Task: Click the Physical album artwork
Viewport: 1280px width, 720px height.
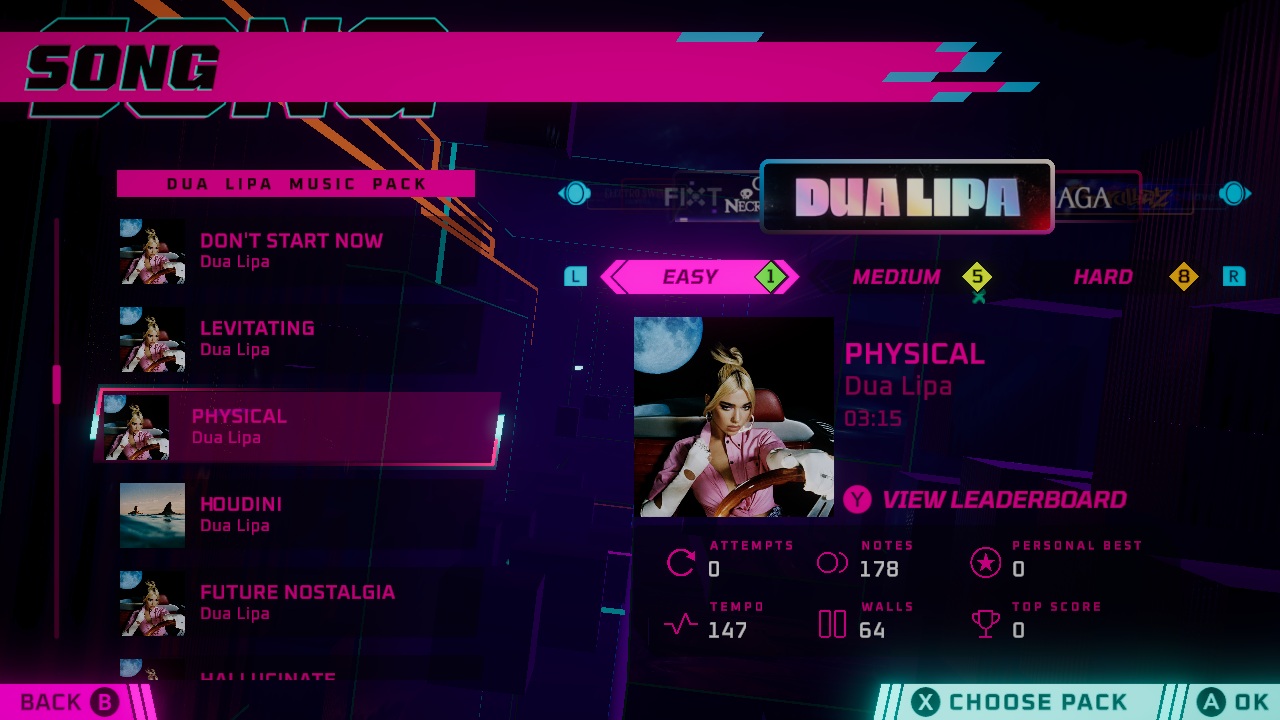Action: pos(733,414)
